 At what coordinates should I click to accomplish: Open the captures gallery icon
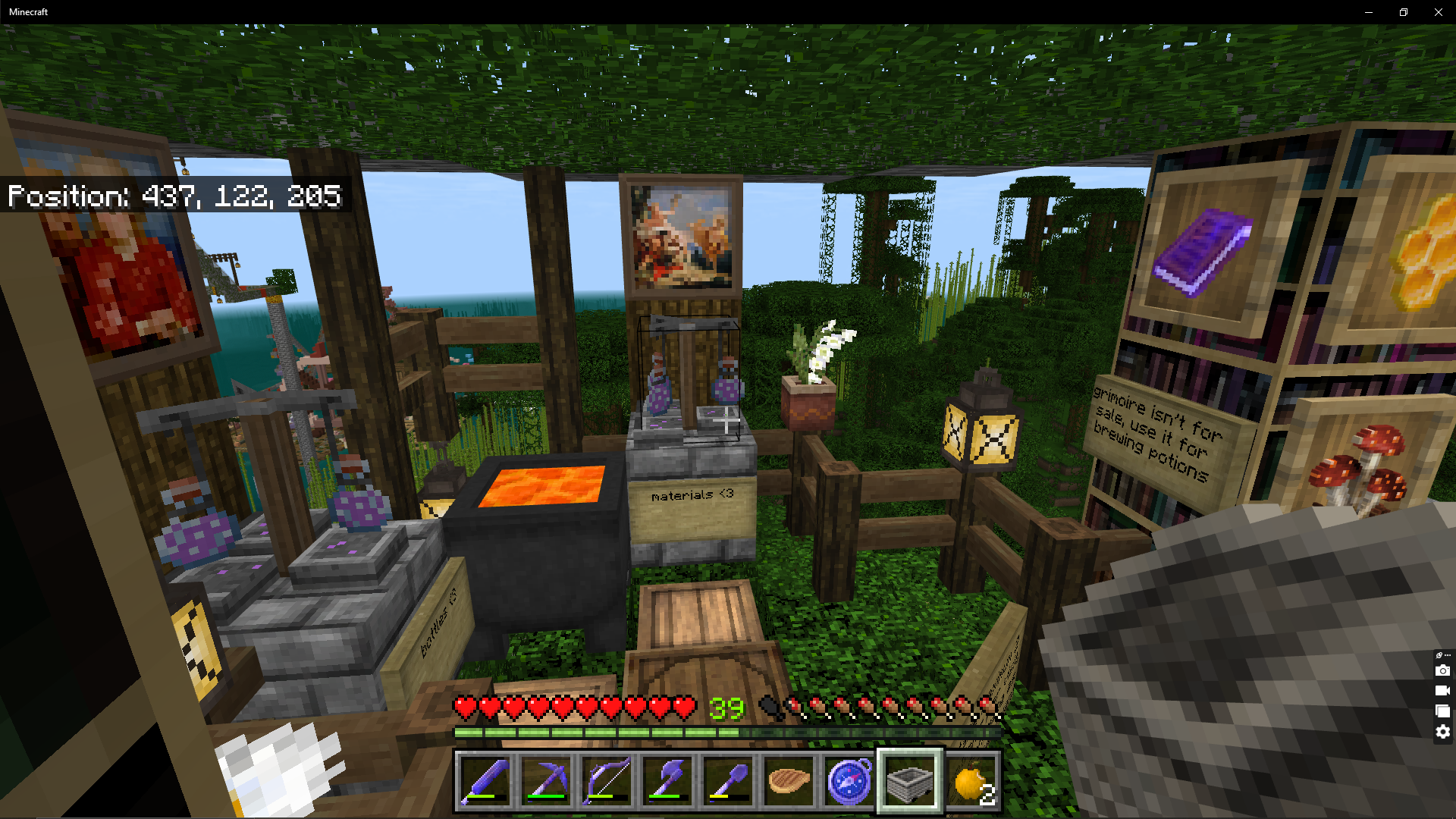pyautogui.click(x=1442, y=711)
